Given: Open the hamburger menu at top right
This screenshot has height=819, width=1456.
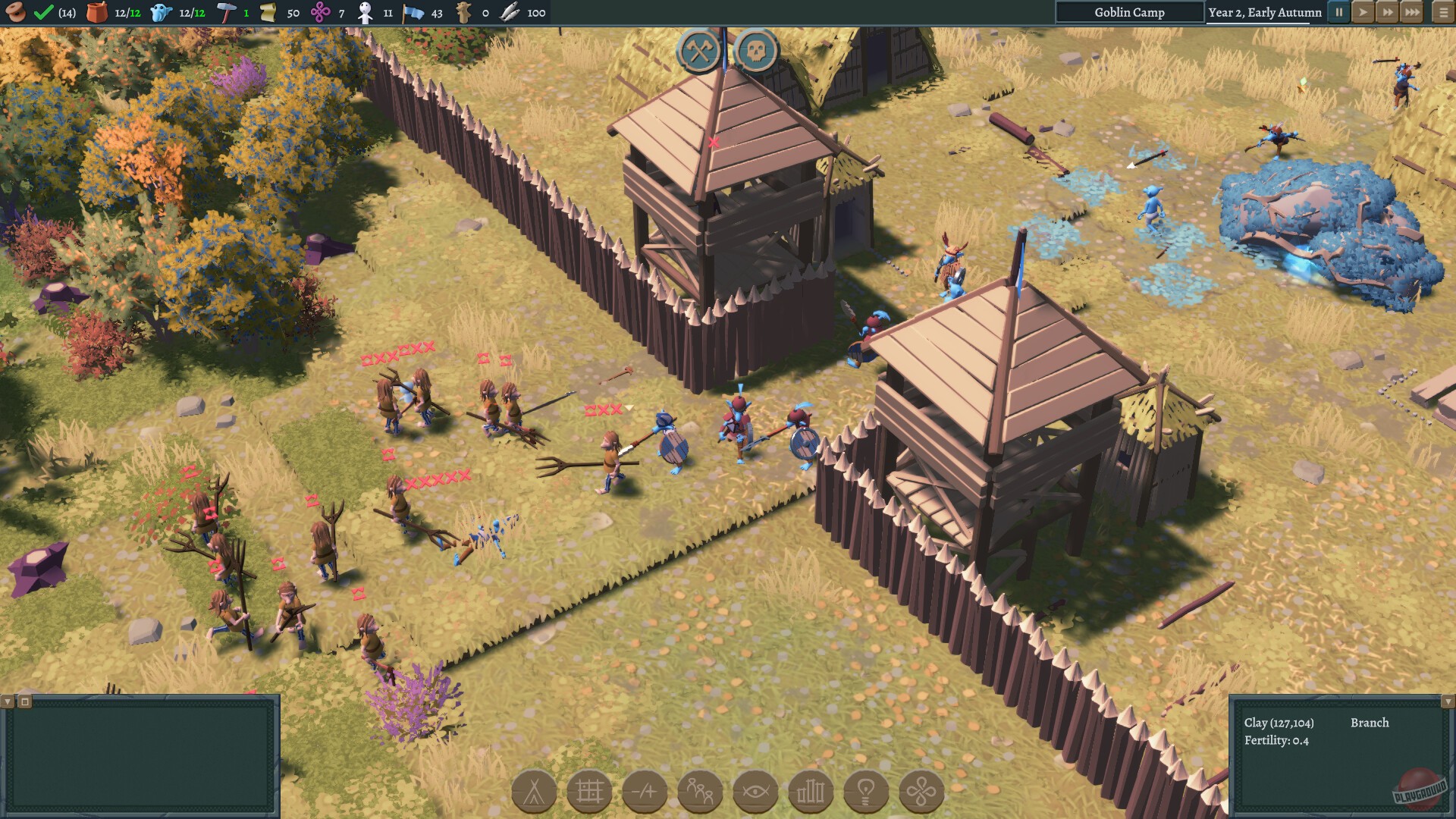Looking at the screenshot, I should tap(1439, 12).
